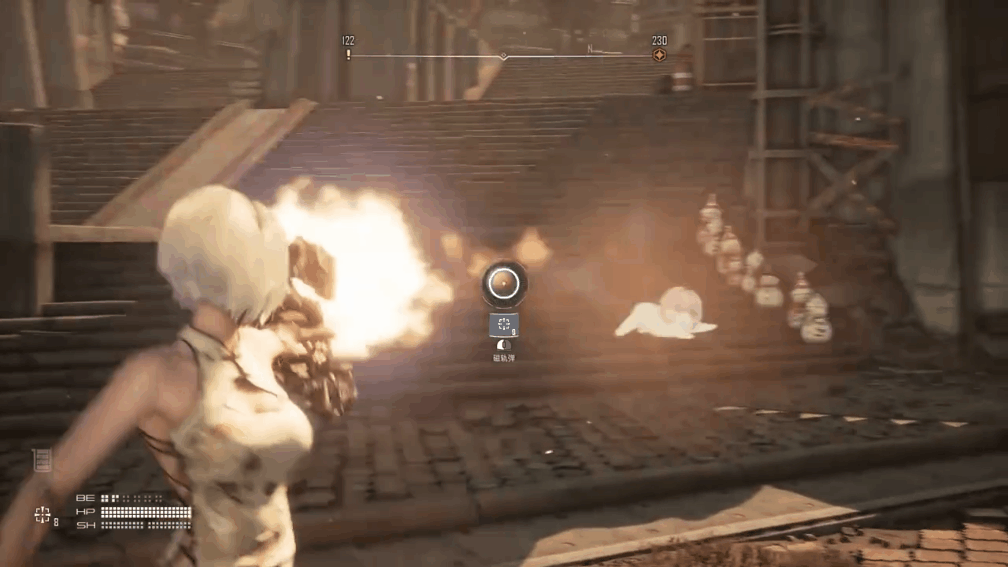Click the crosshair weapon icon beside the gauges

(x=42, y=514)
